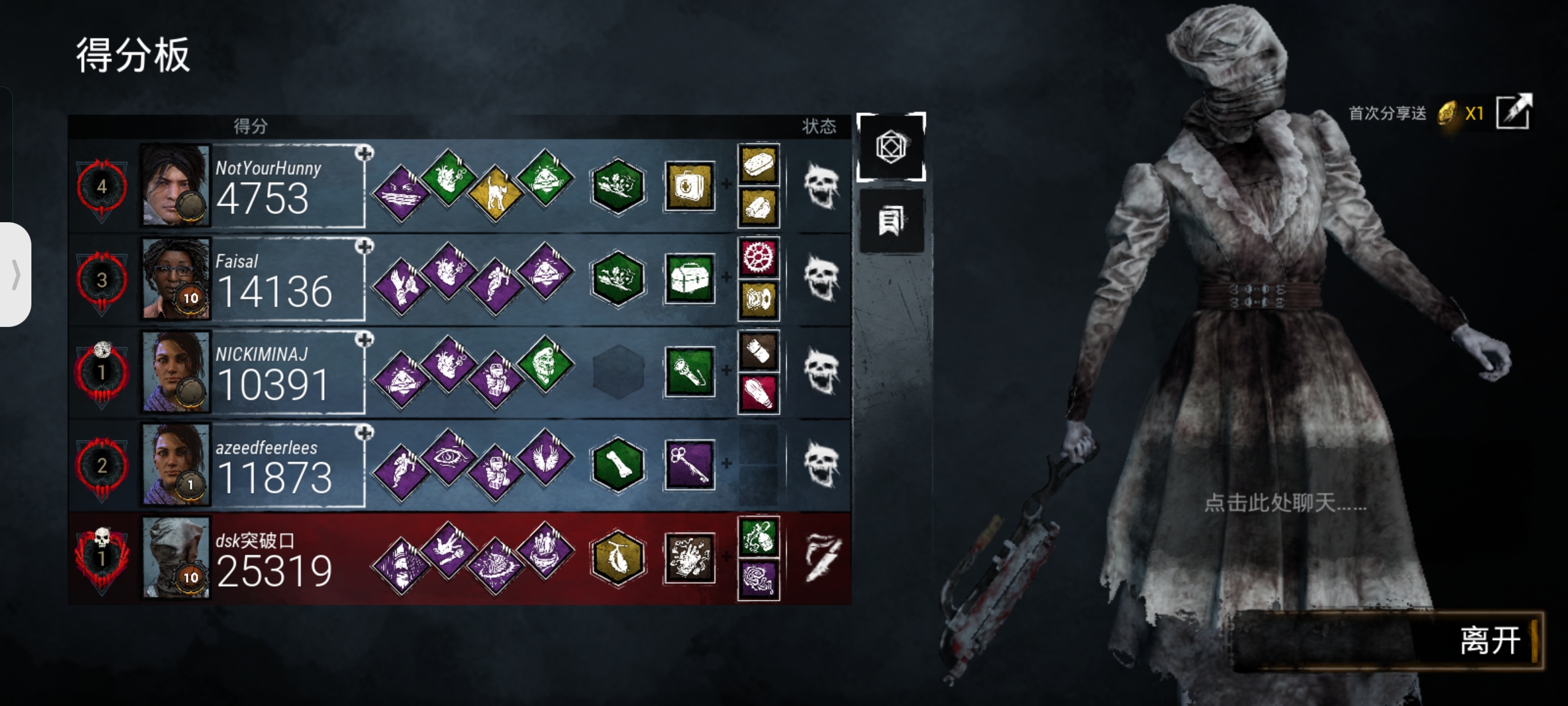
Task: Add azeedfeerlees using plus icon
Action: click(x=365, y=433)
